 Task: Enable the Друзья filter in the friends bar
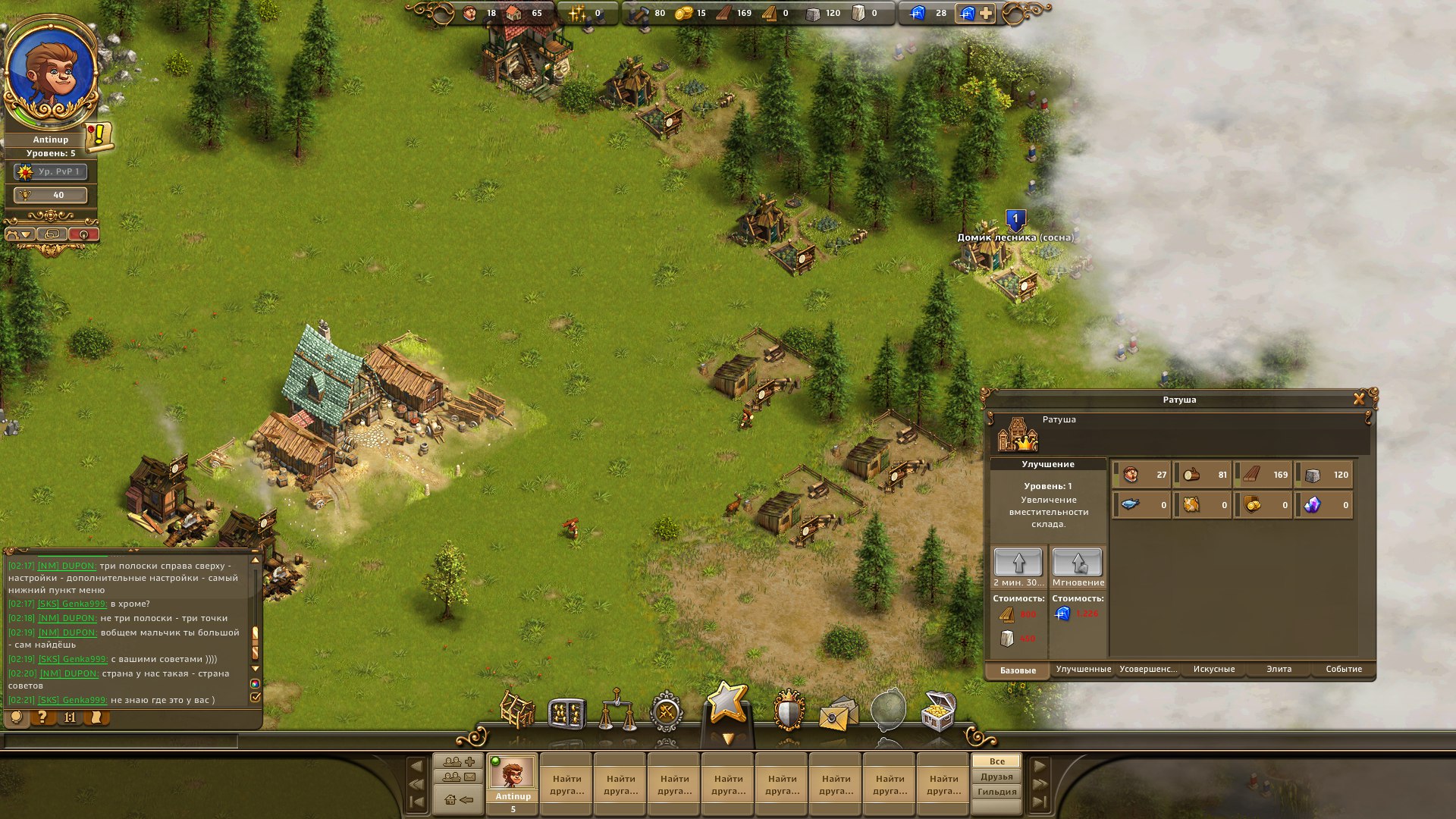pyautogui.click(x=995, y=776)
